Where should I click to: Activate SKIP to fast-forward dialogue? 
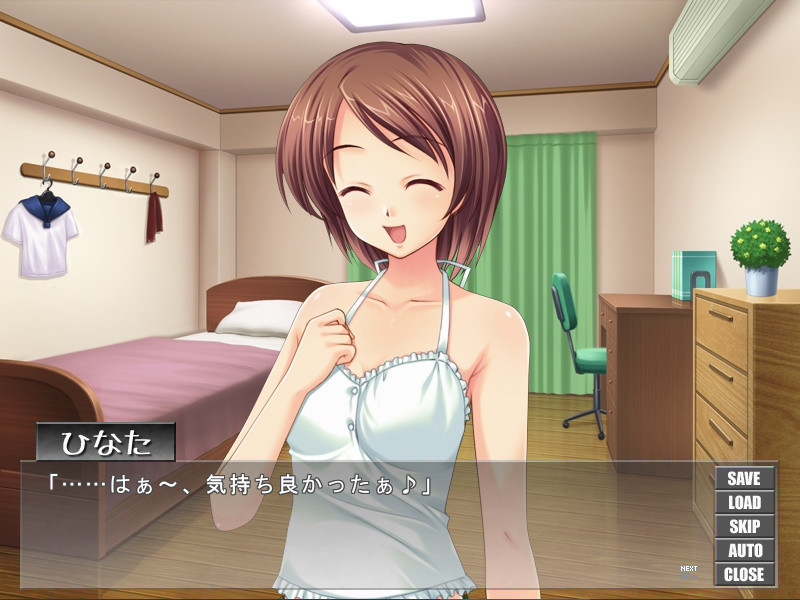point(744,527)
